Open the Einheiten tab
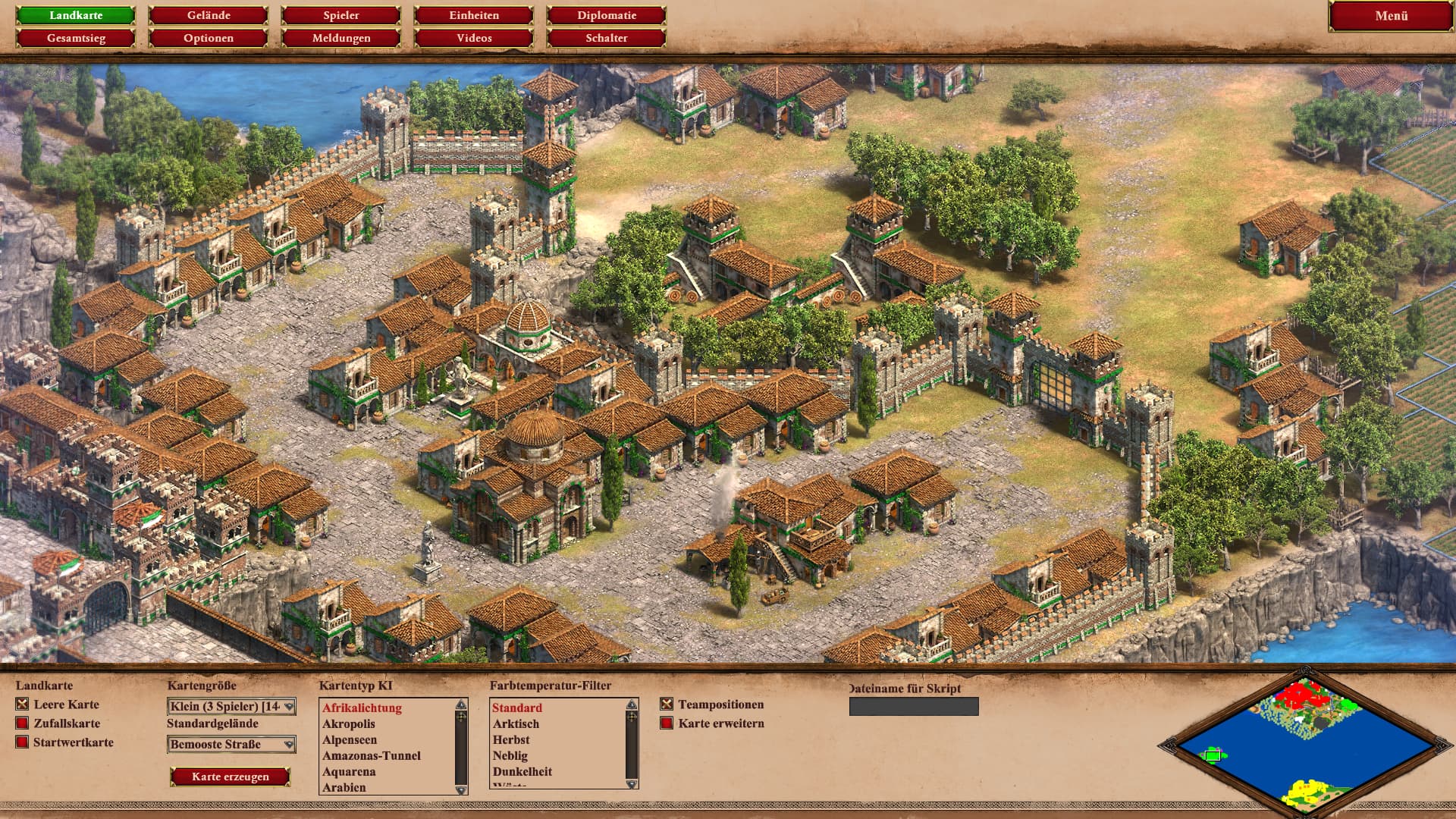The width and height of the screenshot is (1456, 819). point(474,15)
